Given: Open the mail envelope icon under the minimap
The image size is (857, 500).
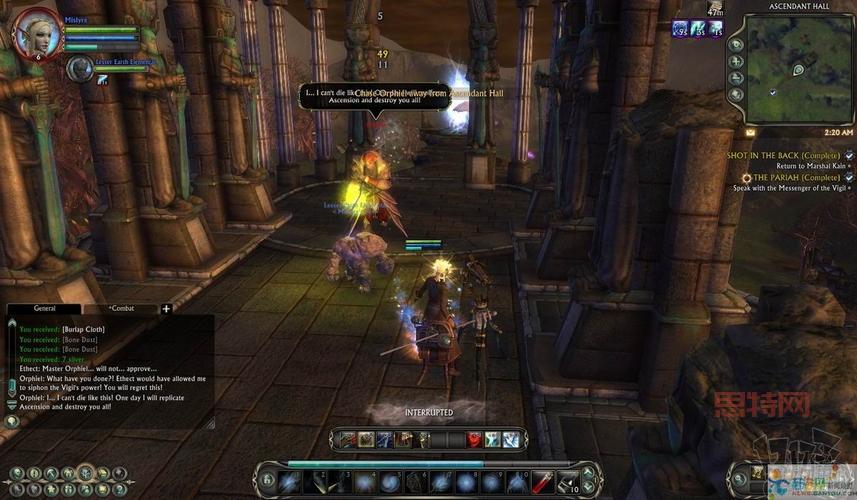Looking at the screenshot, I should click(x=751, y=132).
